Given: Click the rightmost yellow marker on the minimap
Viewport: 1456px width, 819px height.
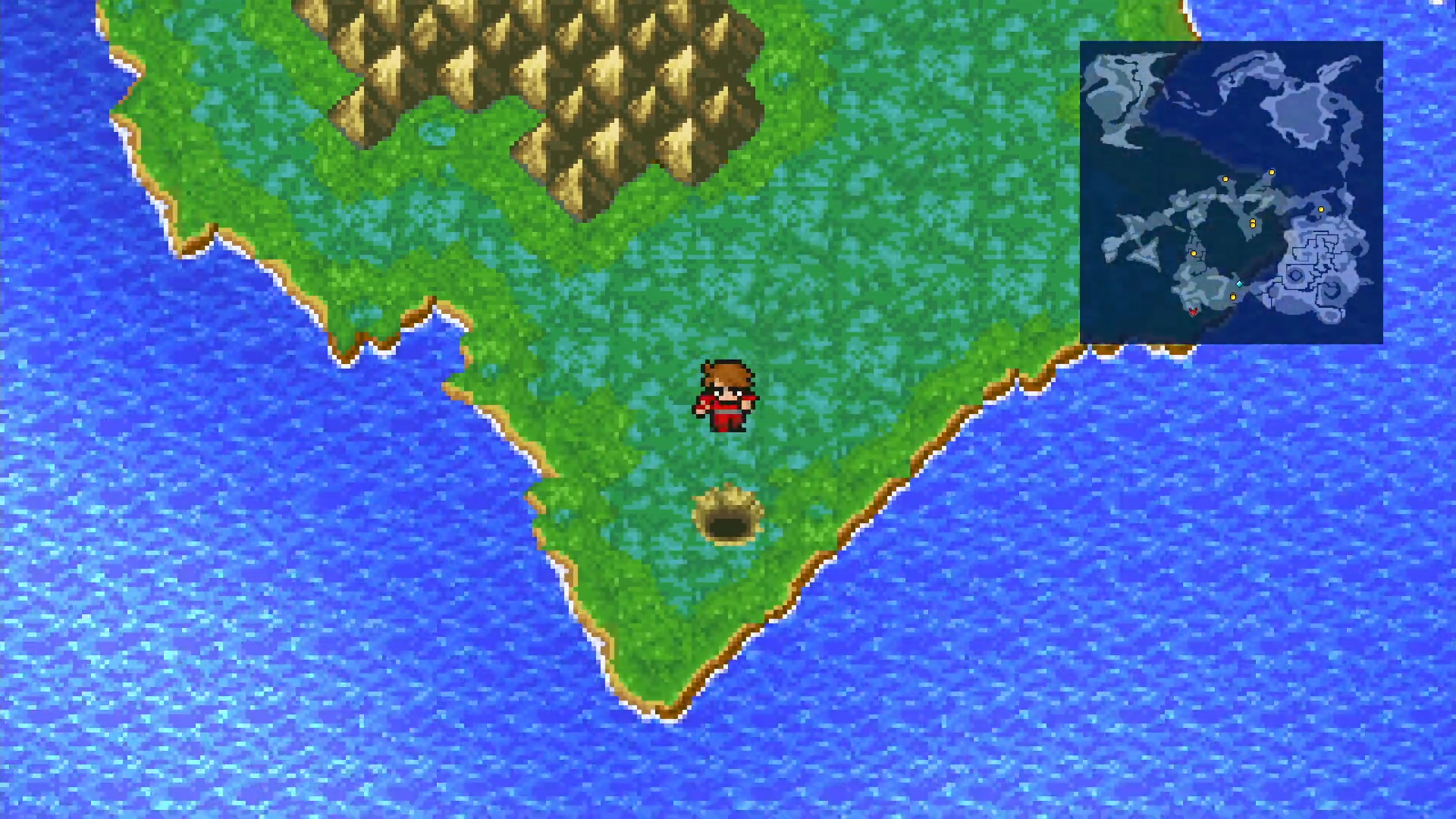Looking at the screenshot, I should [1321, 209].
